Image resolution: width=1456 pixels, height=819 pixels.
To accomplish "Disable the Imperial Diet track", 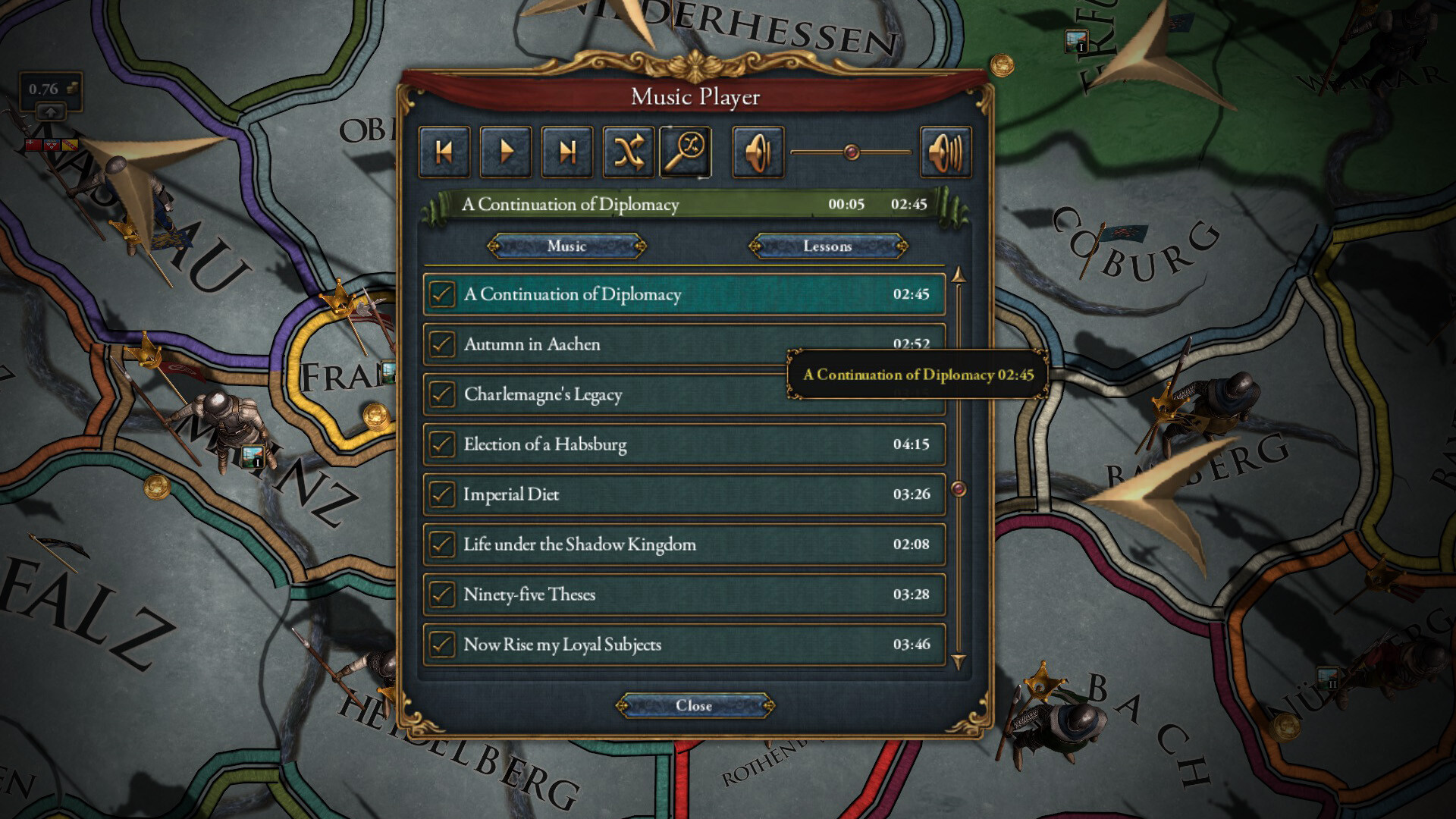I will click(x=442, y=494).
